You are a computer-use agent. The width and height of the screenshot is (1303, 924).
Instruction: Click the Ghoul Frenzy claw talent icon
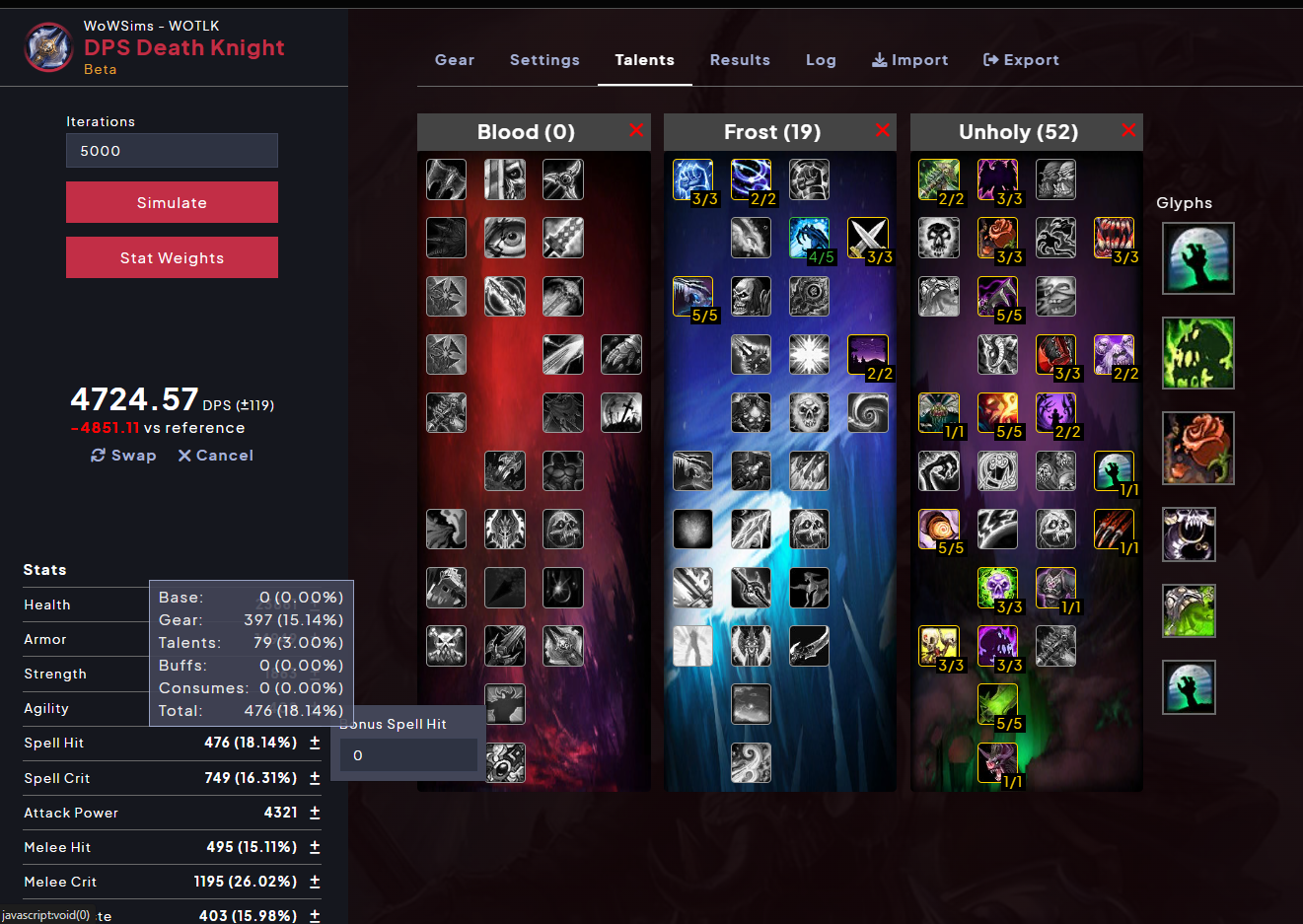[1114, 529]
